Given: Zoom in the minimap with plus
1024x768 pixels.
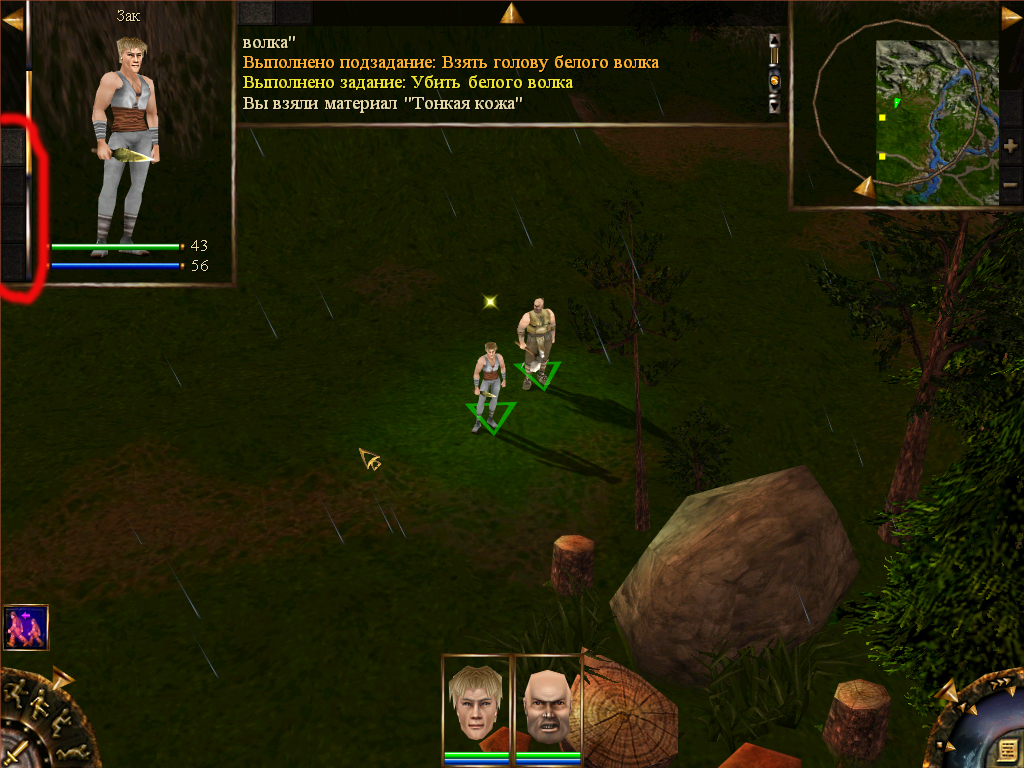Looking at the screenshot, I should tap(1010, 146).
